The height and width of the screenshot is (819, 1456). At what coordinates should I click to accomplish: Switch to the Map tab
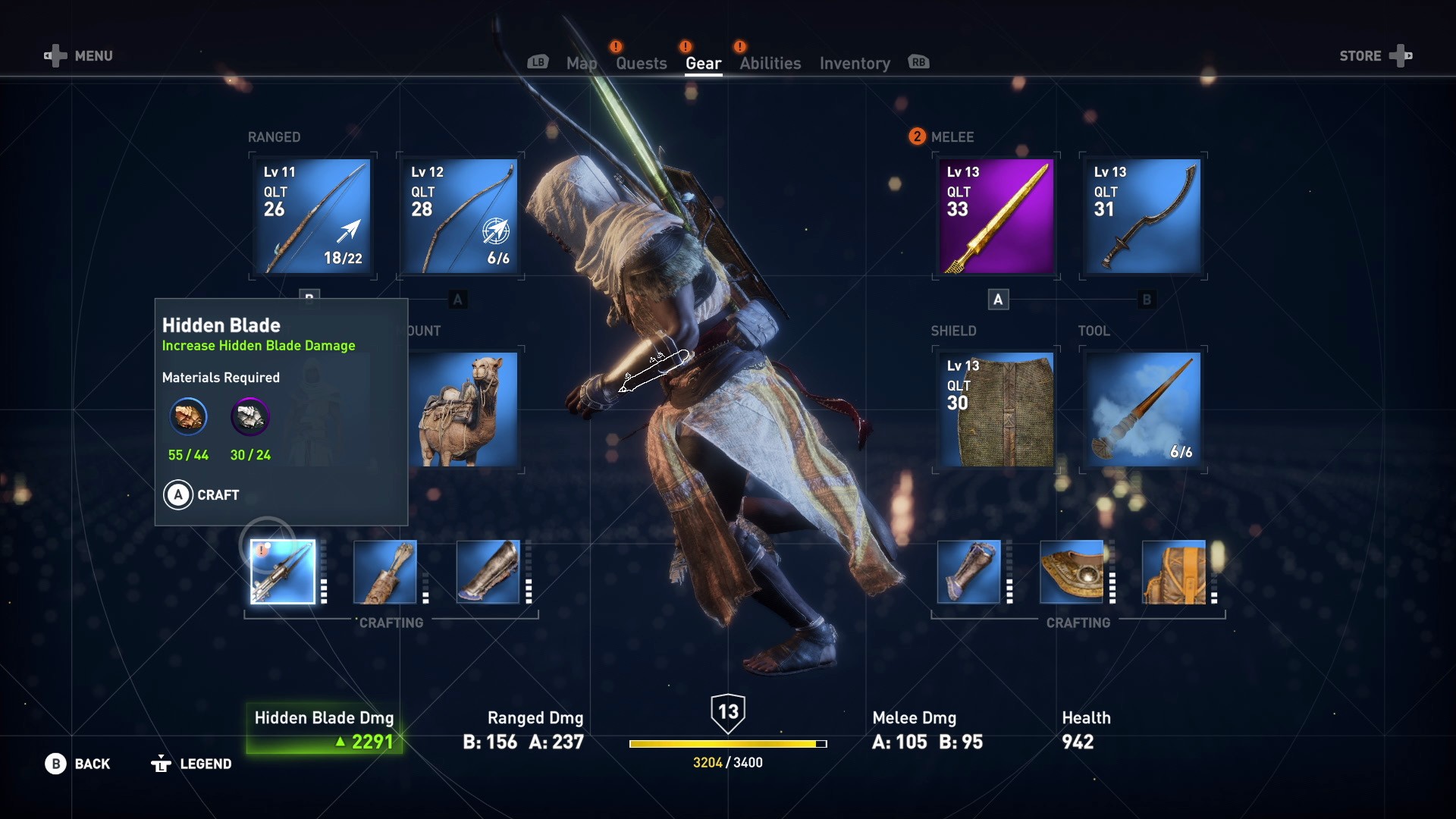tap(581, 64)
